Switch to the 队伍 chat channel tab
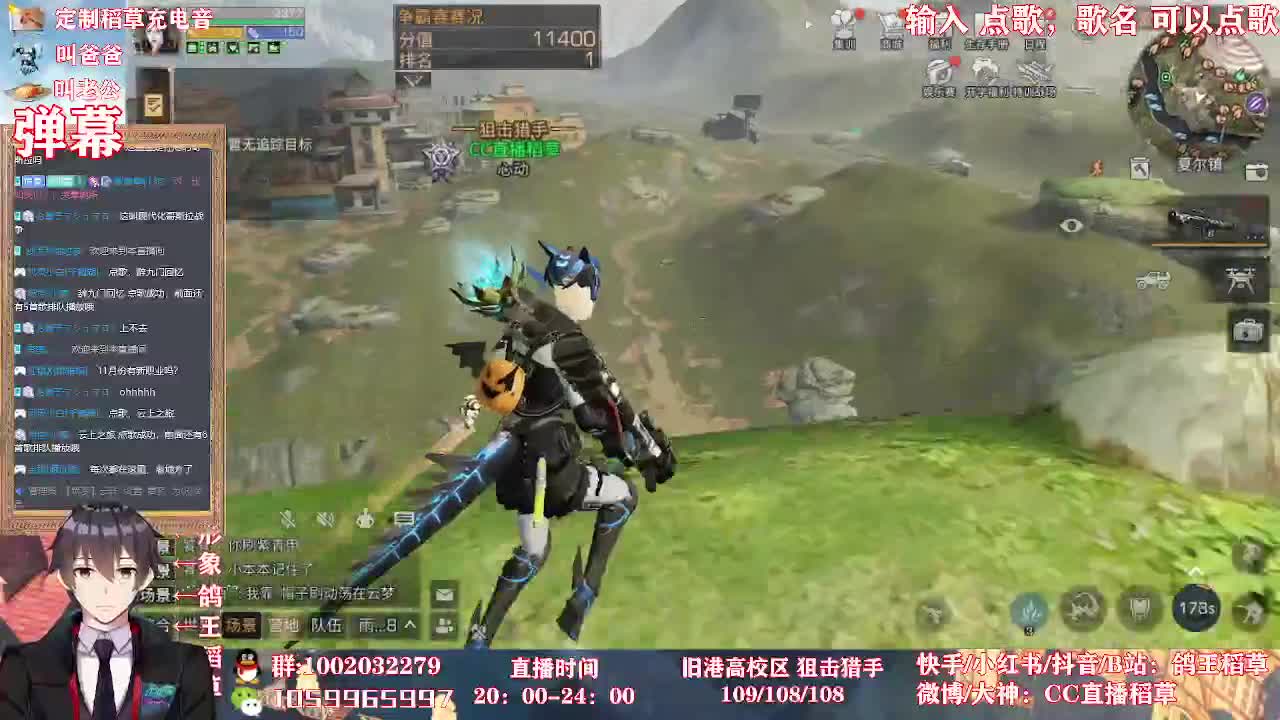1280x720 pixels. pyautogui.click(x=327, y=625)
